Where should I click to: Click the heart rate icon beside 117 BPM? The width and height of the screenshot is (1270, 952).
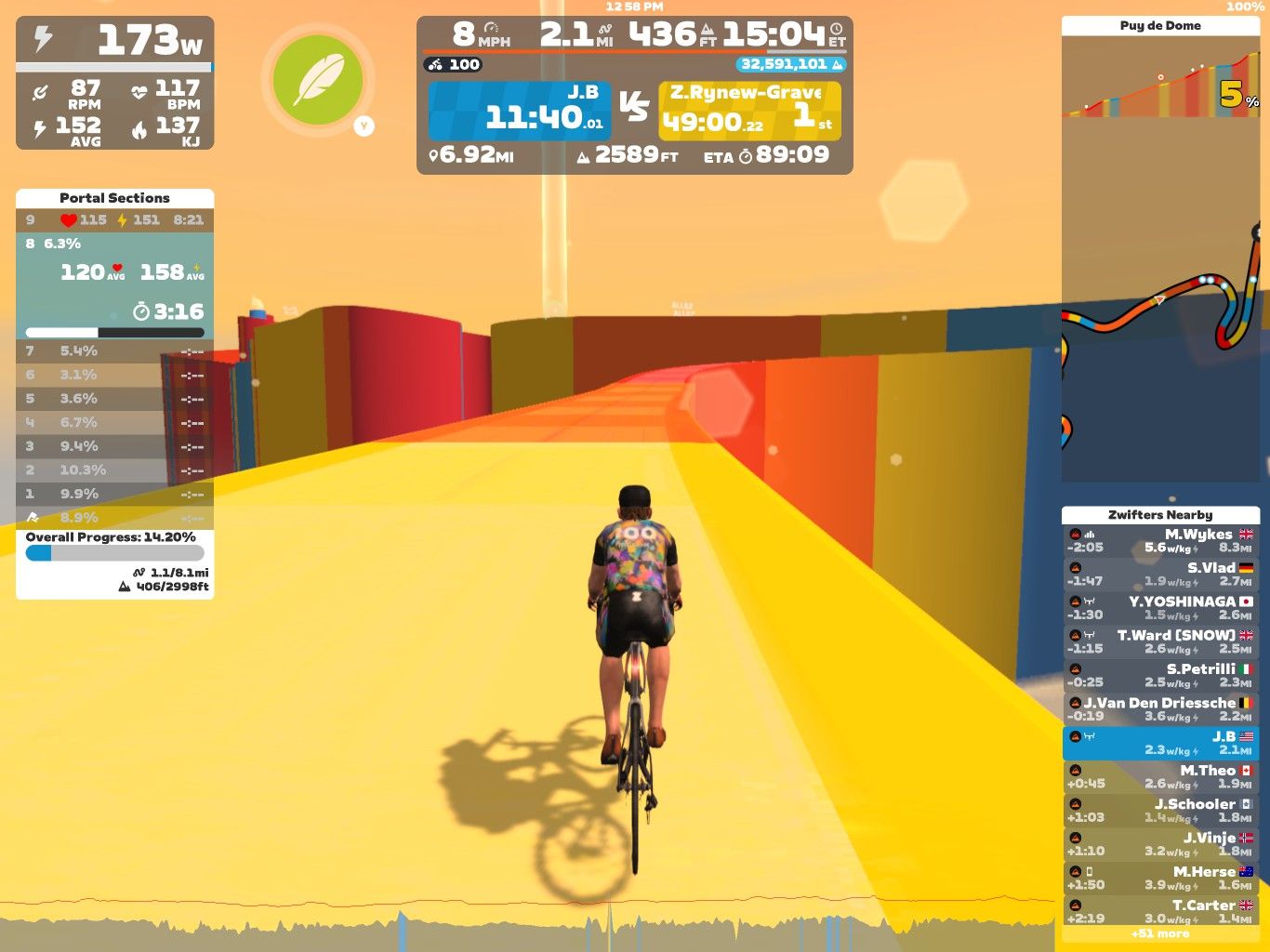coord(139,92)
